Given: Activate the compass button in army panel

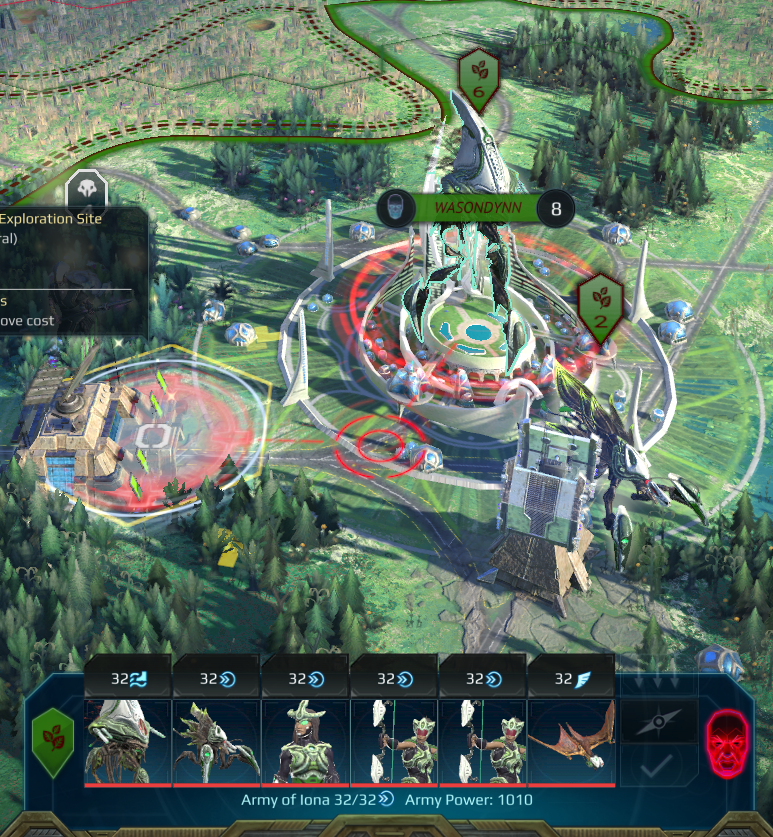Looking at the screenshot, I should coord(659,720).
